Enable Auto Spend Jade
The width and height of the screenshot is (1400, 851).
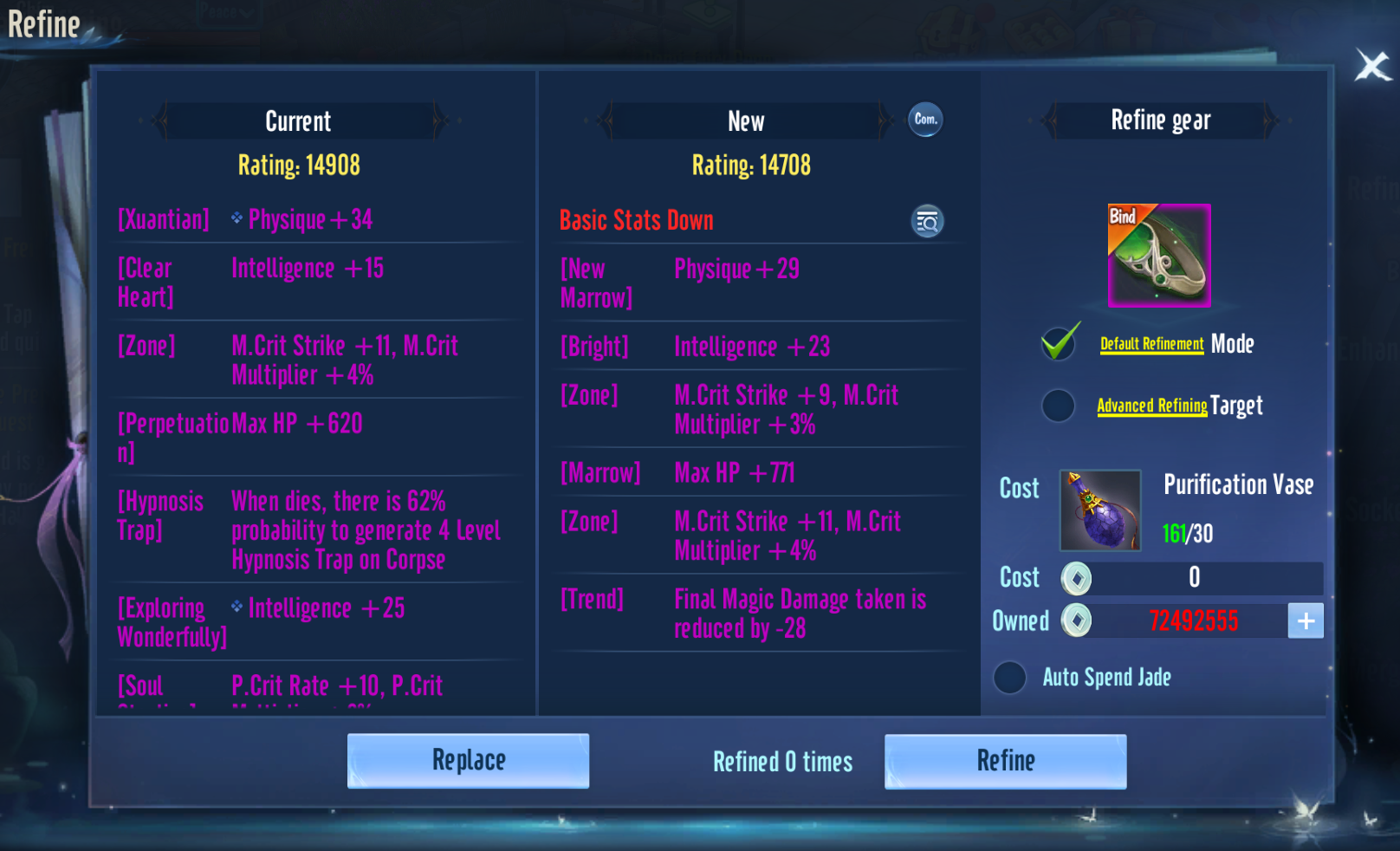(x=1010, y=678)
